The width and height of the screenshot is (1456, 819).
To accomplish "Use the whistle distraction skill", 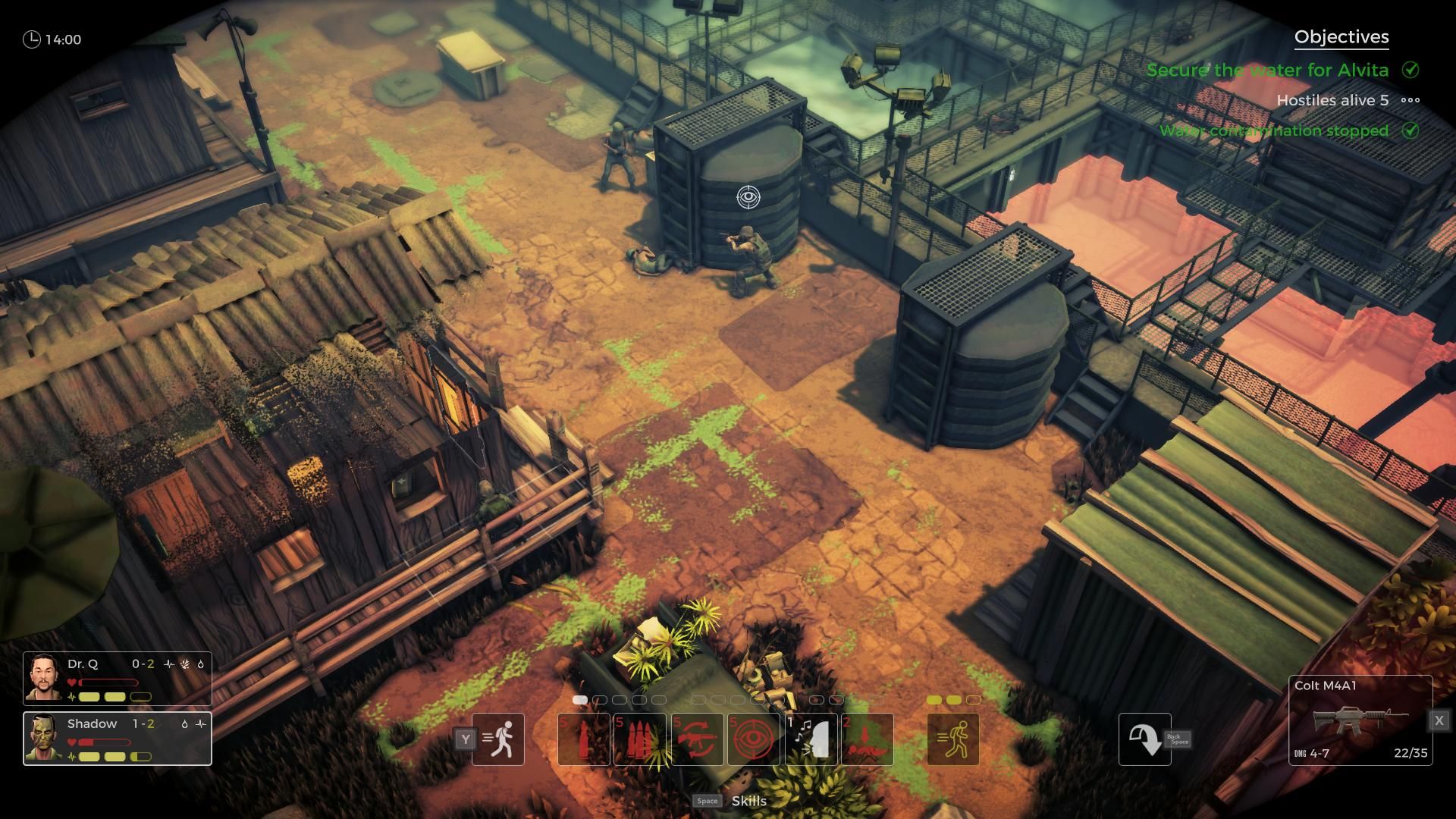I will [811, 739].
